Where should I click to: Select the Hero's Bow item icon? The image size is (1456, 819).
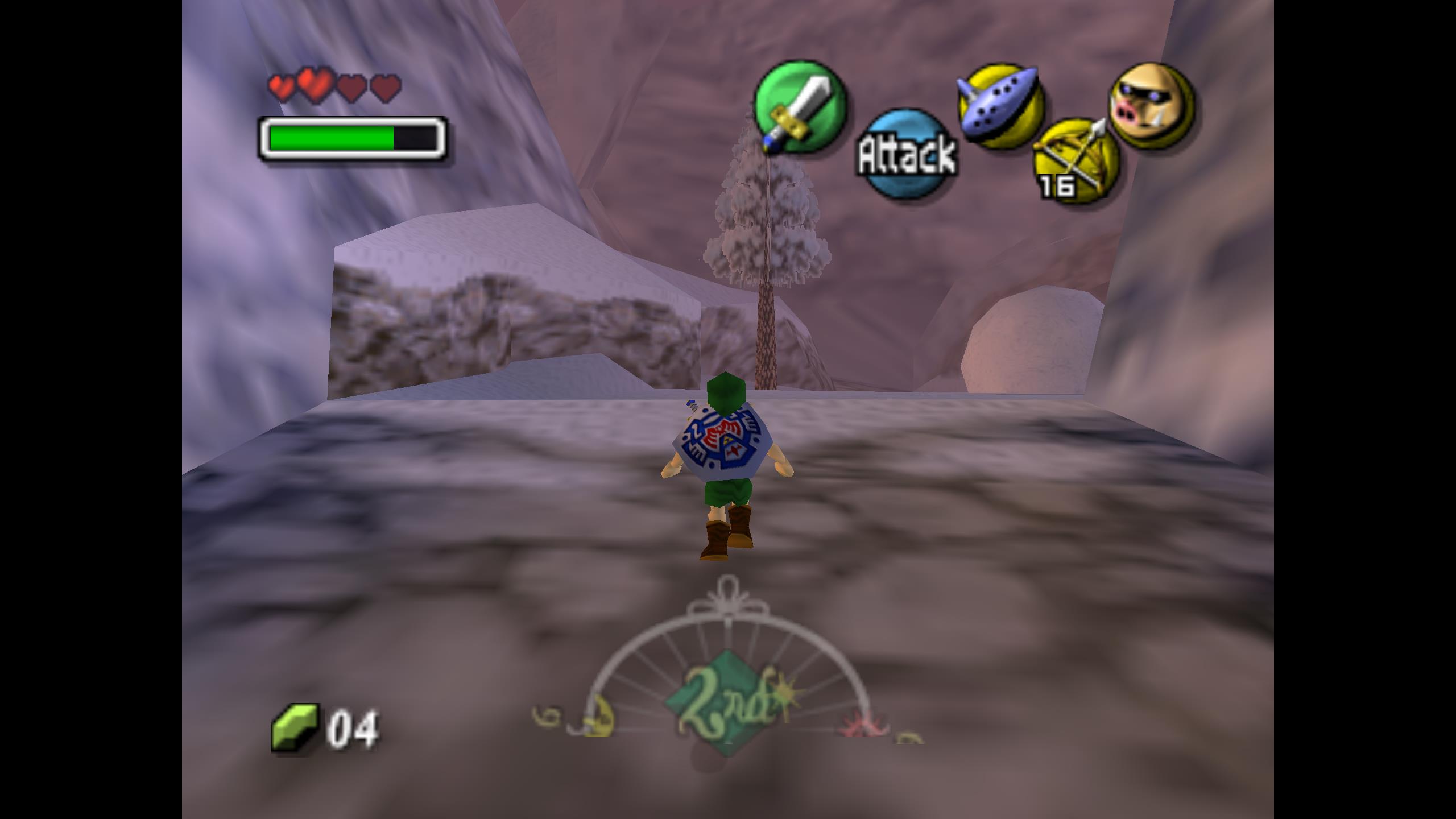1074,160
